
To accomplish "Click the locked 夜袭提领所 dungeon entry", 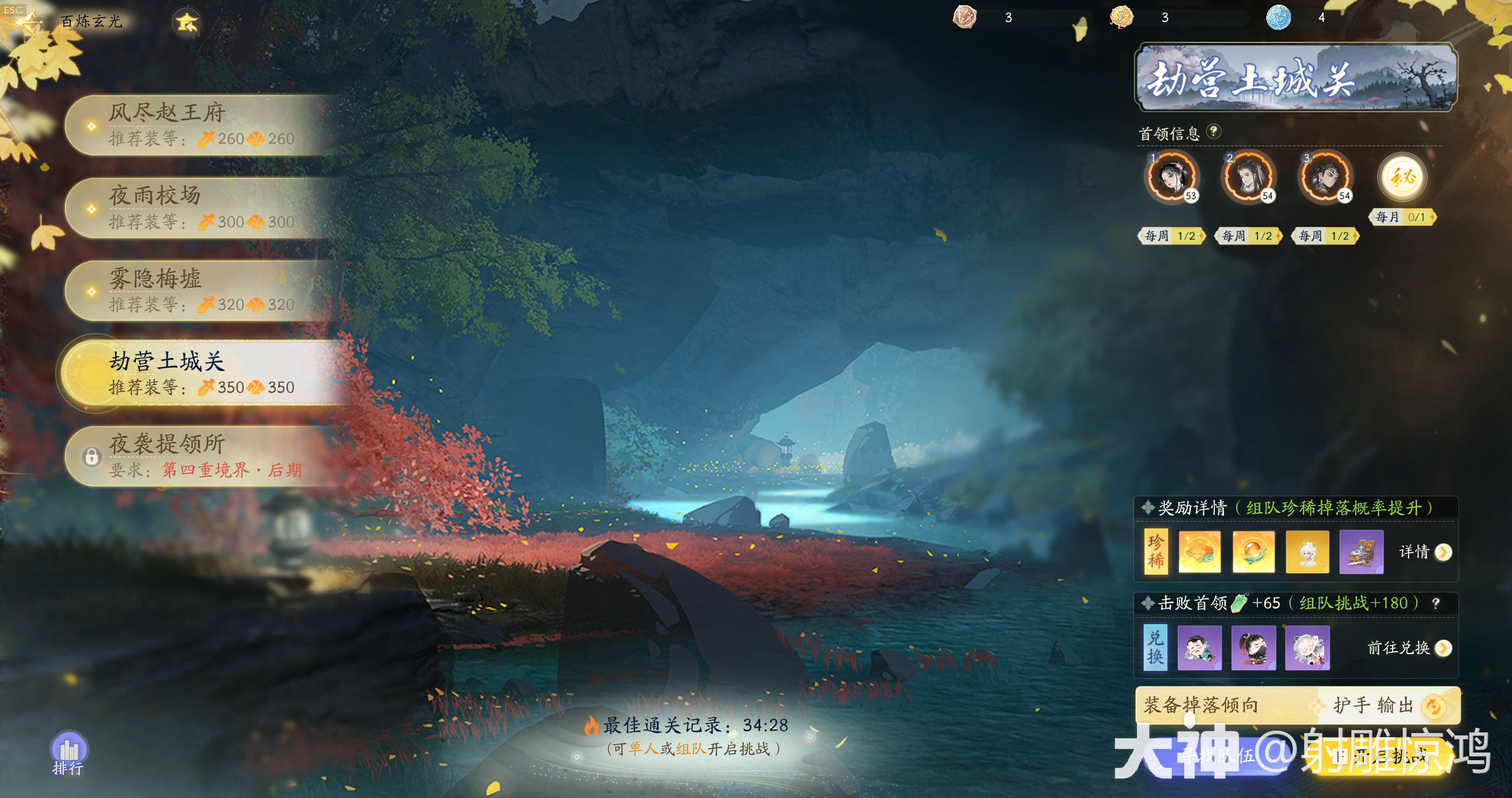I will click(201, 456).
